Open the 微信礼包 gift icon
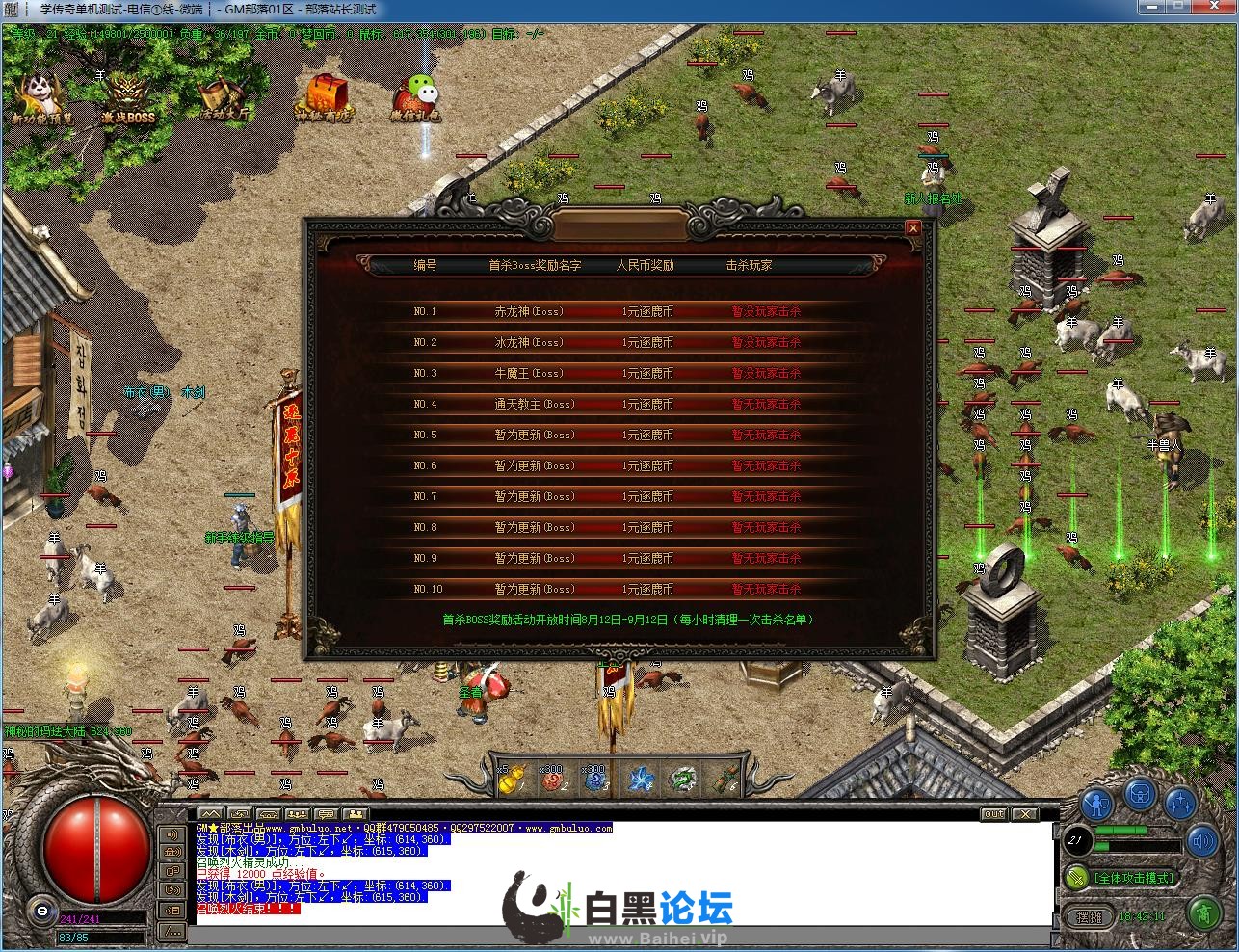Viewport: 1239px width, 952px height. point(417,98)
